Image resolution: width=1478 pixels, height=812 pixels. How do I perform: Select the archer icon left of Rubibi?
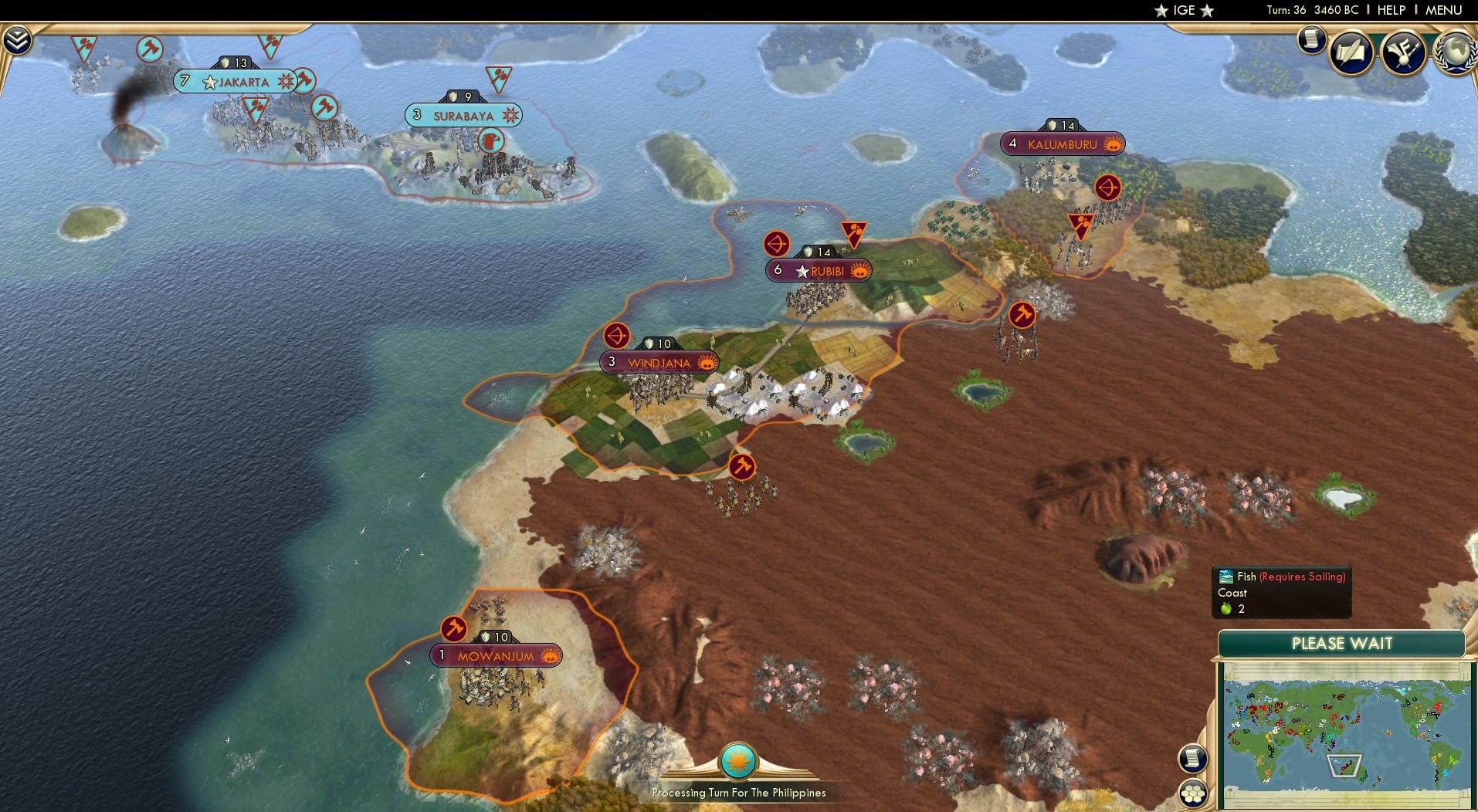(x=776, y=243)
